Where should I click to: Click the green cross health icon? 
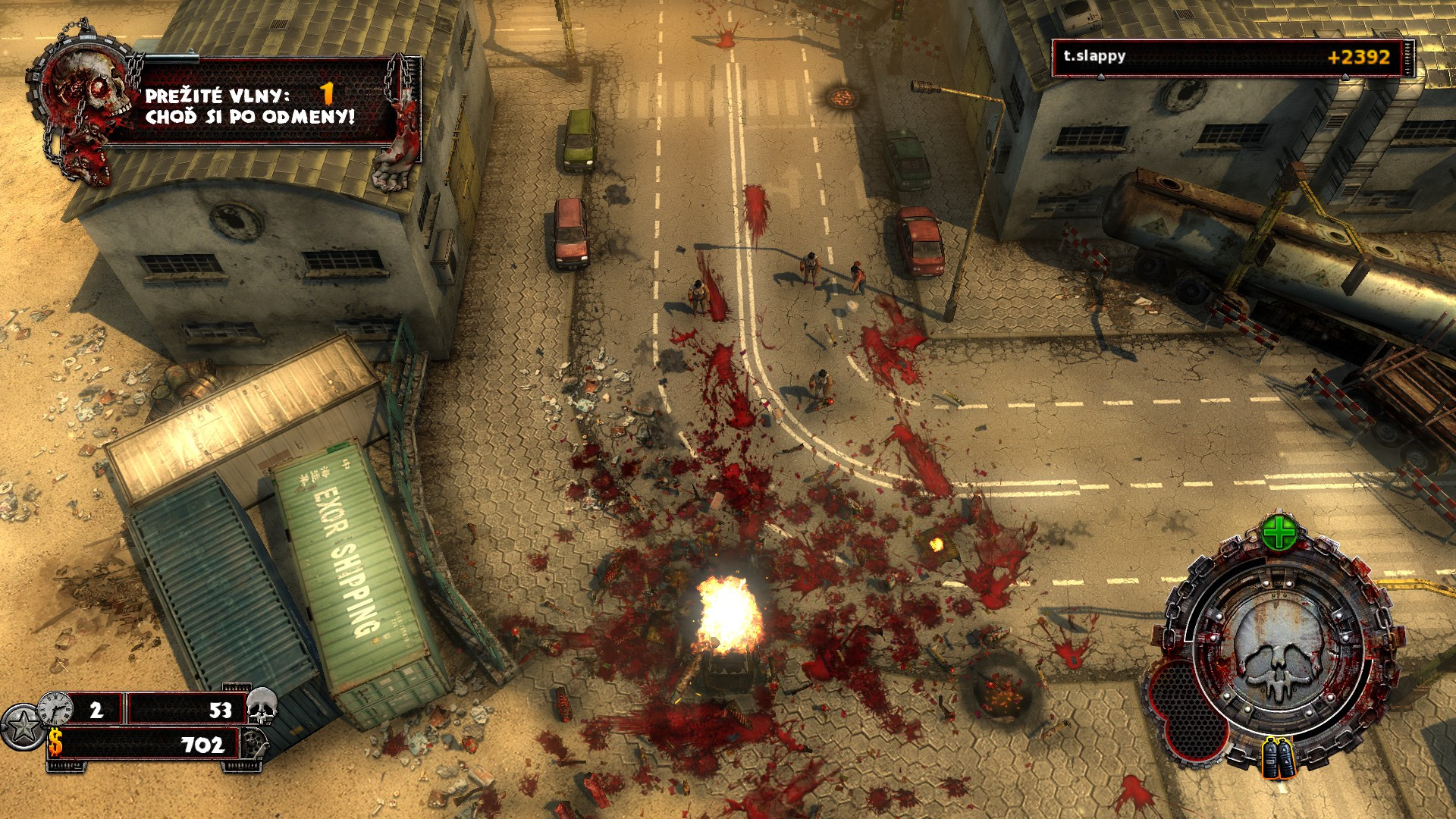click(x=1279, y=534)
